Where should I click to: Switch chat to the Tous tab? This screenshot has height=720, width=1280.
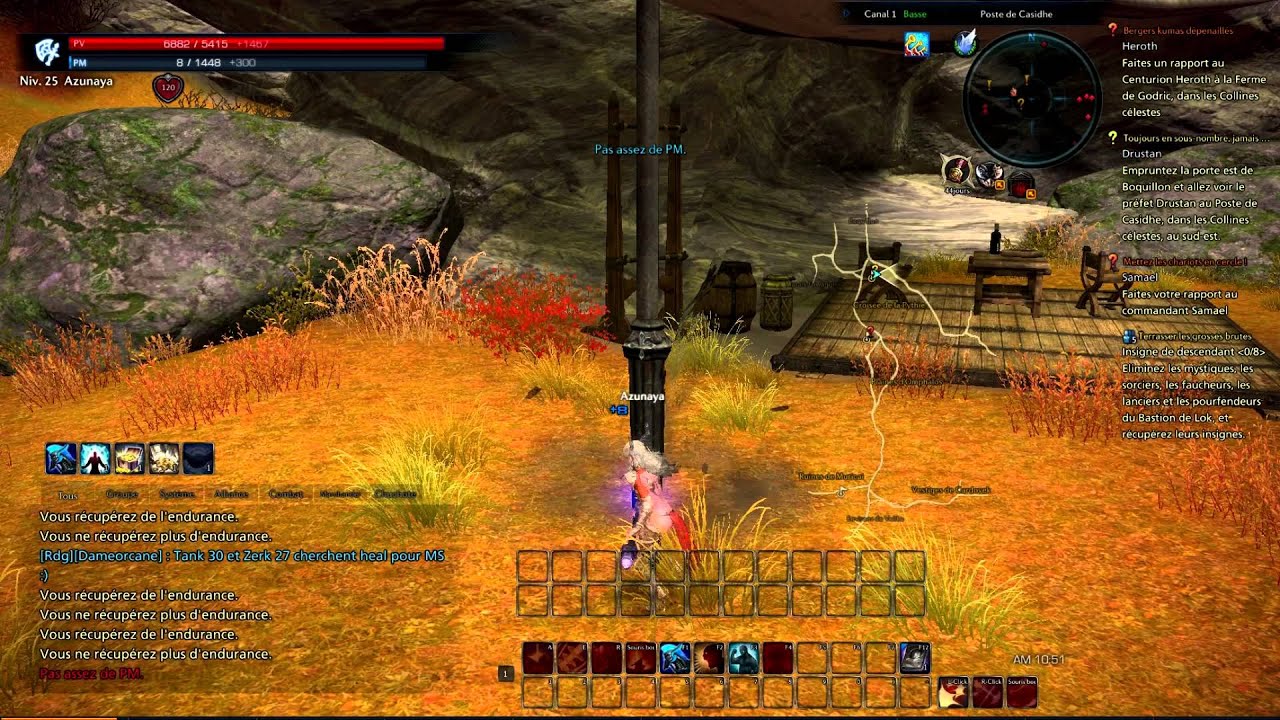(x=68, y=494)
